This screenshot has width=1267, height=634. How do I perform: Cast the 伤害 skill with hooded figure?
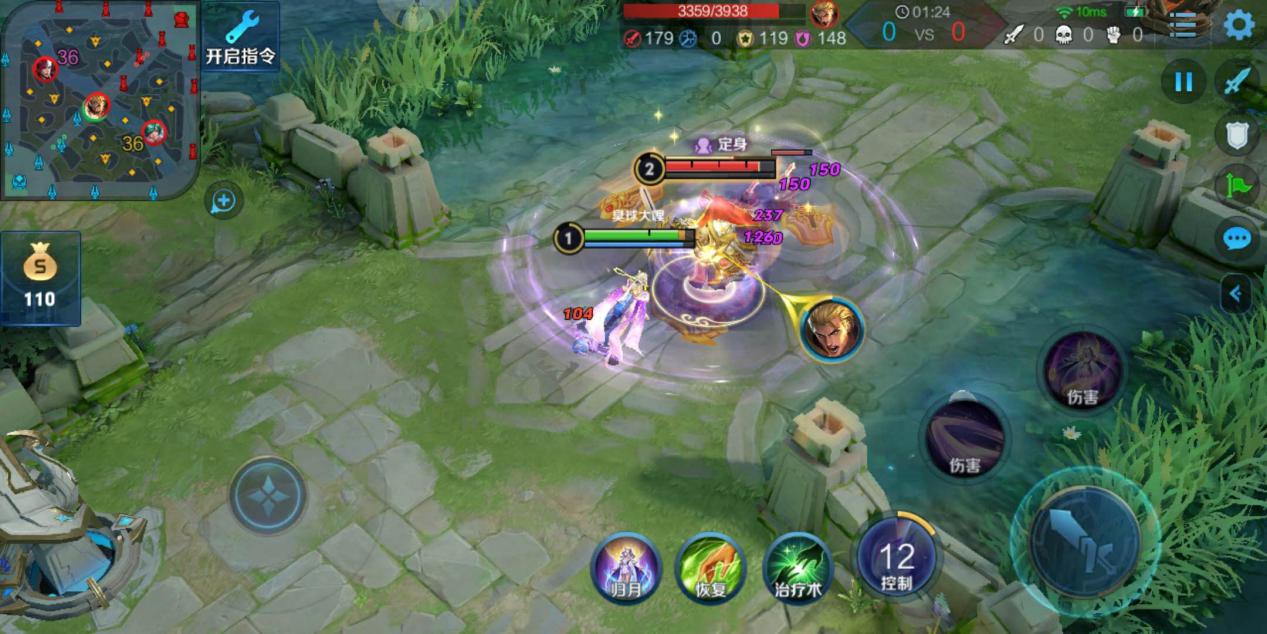[1082, 372]
